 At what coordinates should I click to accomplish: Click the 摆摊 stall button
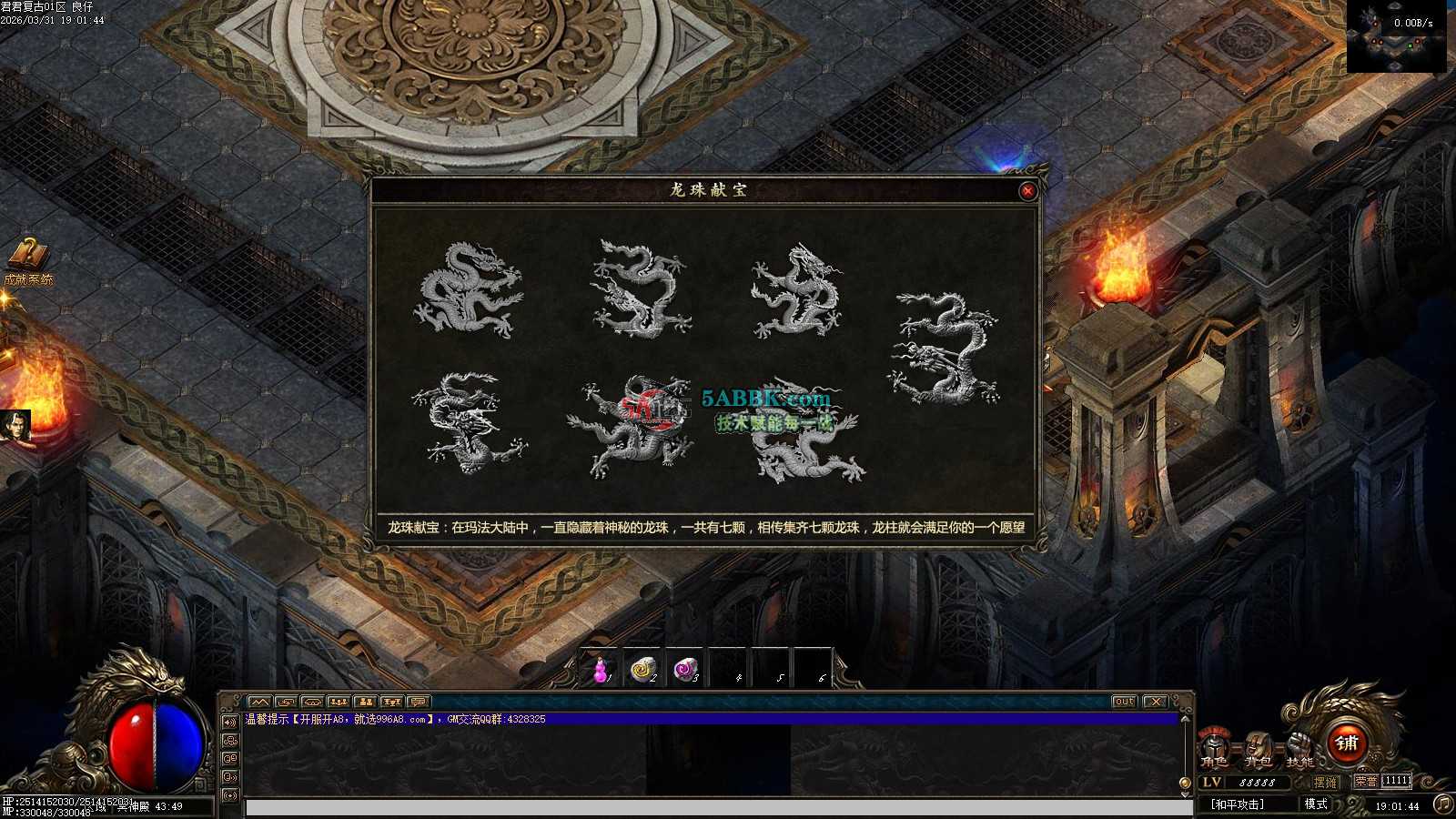[x=1326, y=783]
